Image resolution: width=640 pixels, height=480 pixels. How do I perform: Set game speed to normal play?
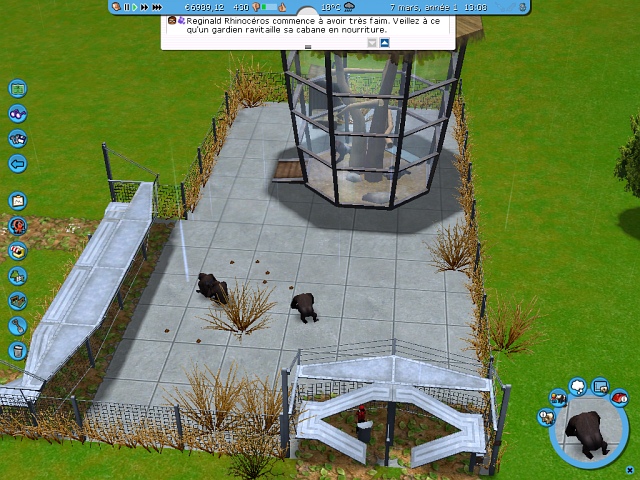[x=134, y=7]
